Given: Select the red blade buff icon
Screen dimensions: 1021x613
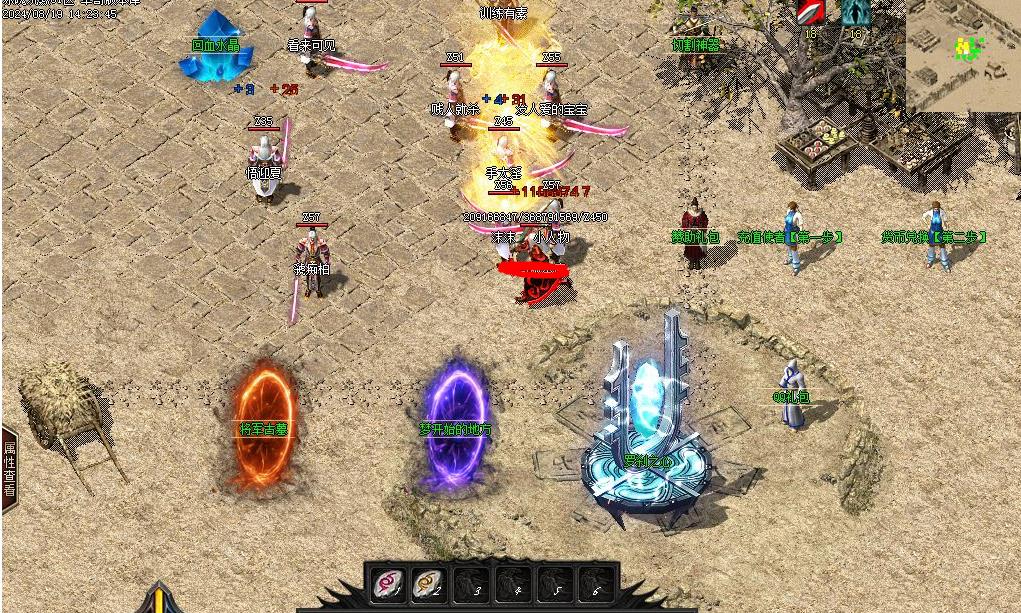Looking at the screenshot, I should coord(810,14).
